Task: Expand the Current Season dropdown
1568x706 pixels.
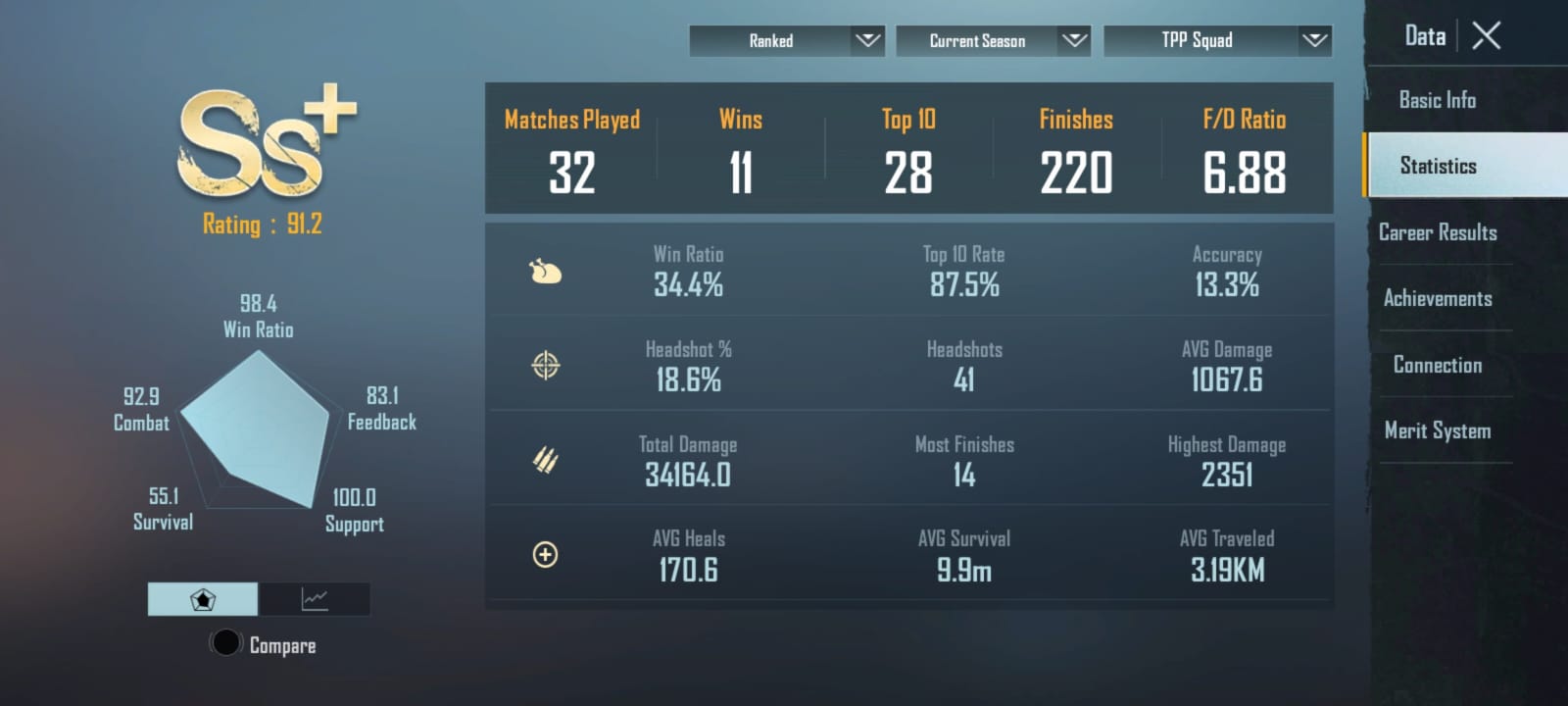Action: [x=993, y=41]
